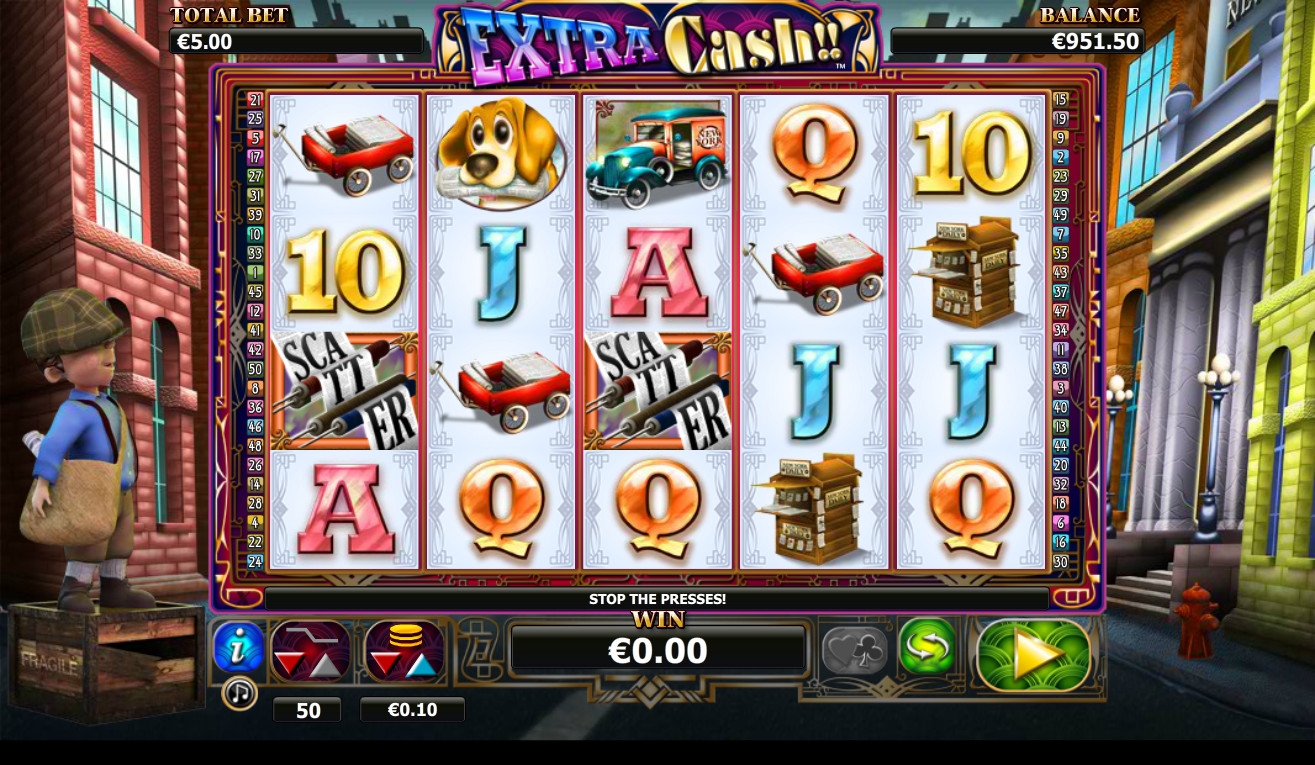Raise the coin value with the blue up arrow
The height and width of the screenshot is (765, 1315).
coord(419,664)
